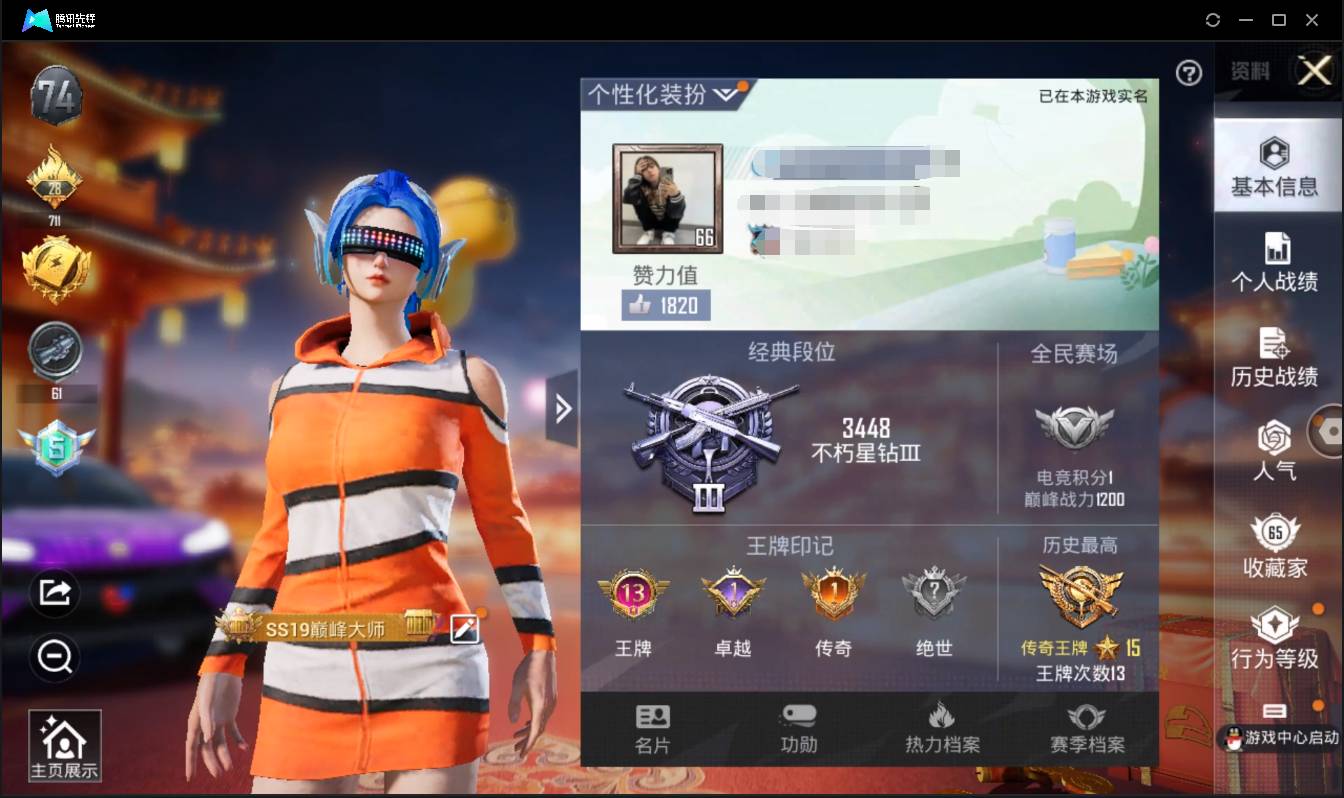This screenshot has height=798, width=1344.
Task: Click the zoom-out magnifier icon
Action: (x=55, y=659)
